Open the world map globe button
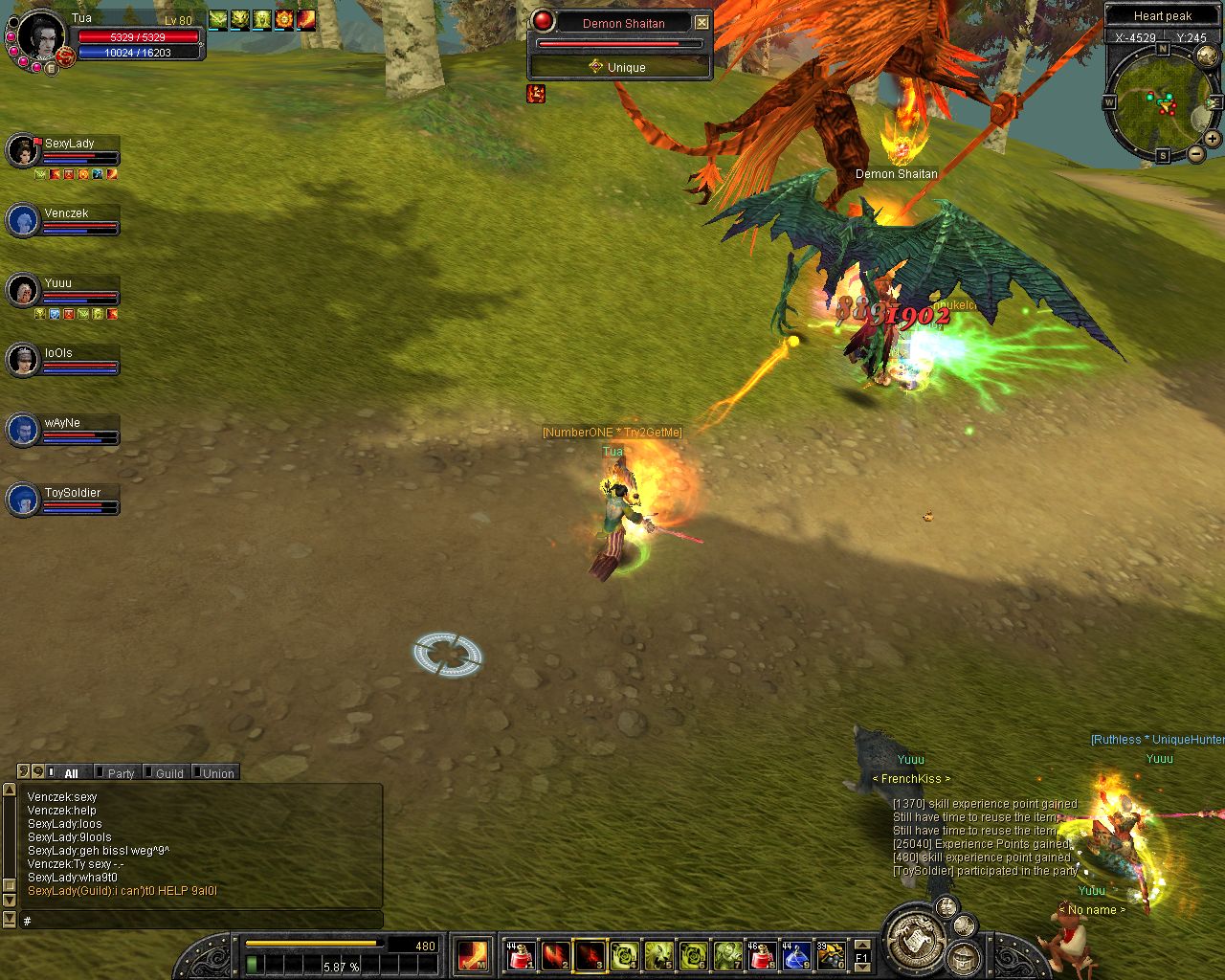This screenshot has height=980, width=1225. coord(1208,56)
